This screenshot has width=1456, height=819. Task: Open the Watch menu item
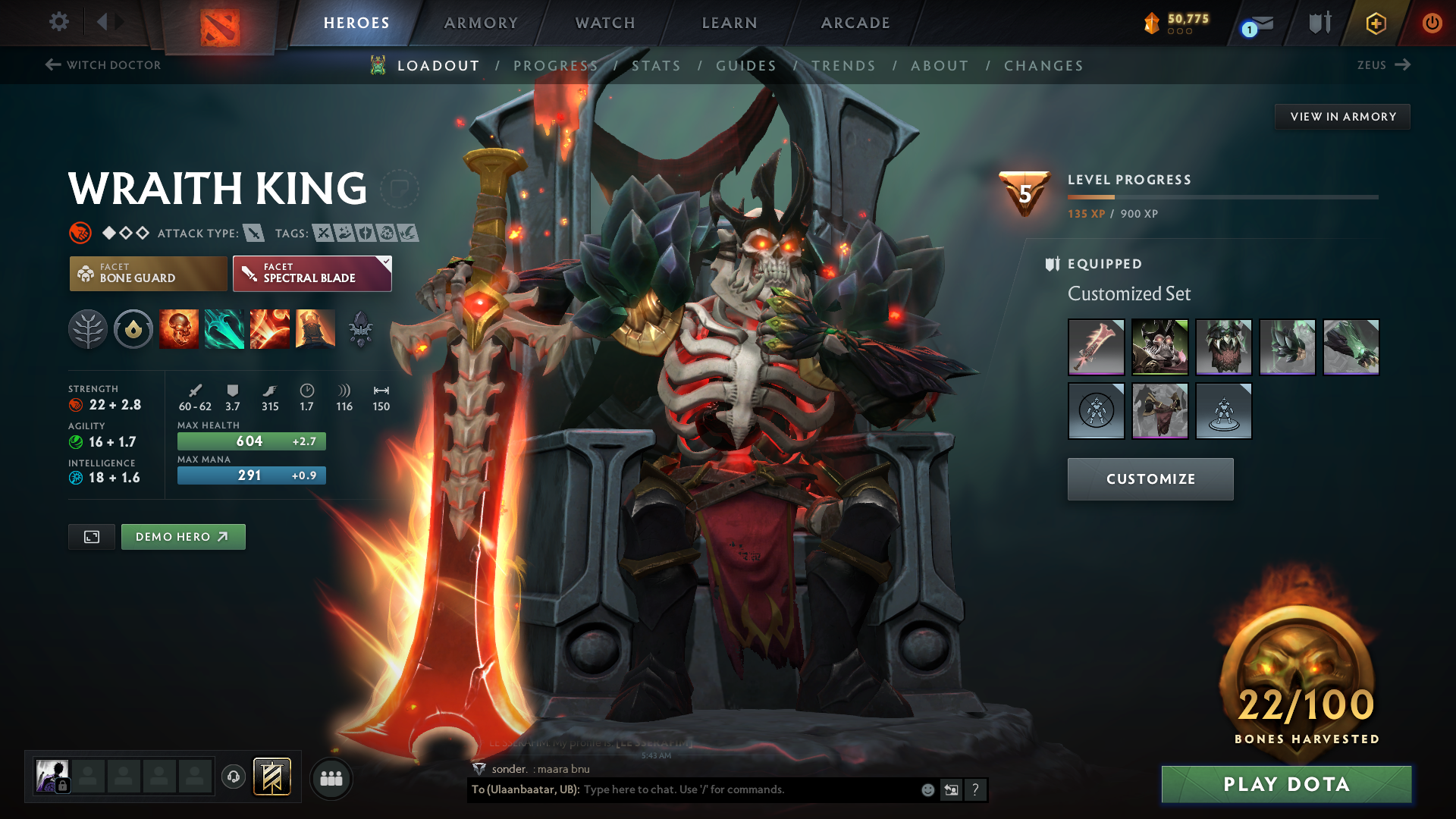(x=604, y=23)
